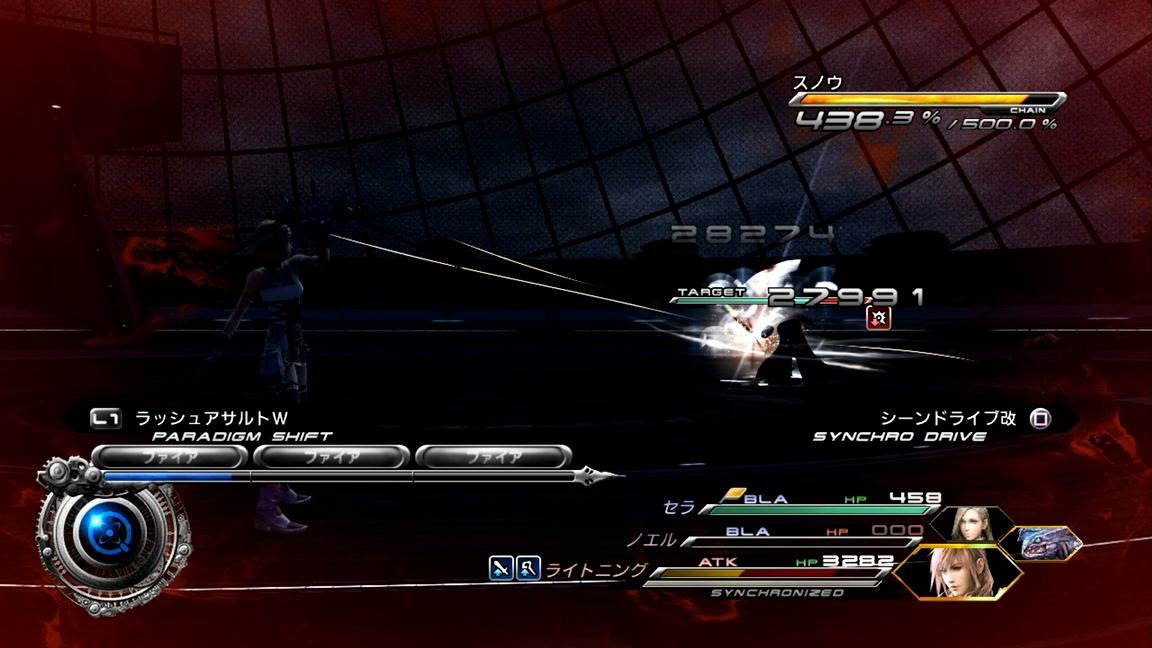Open Paradigm Shift with the ラッシュアサルトW label

(x=210, y=418)
